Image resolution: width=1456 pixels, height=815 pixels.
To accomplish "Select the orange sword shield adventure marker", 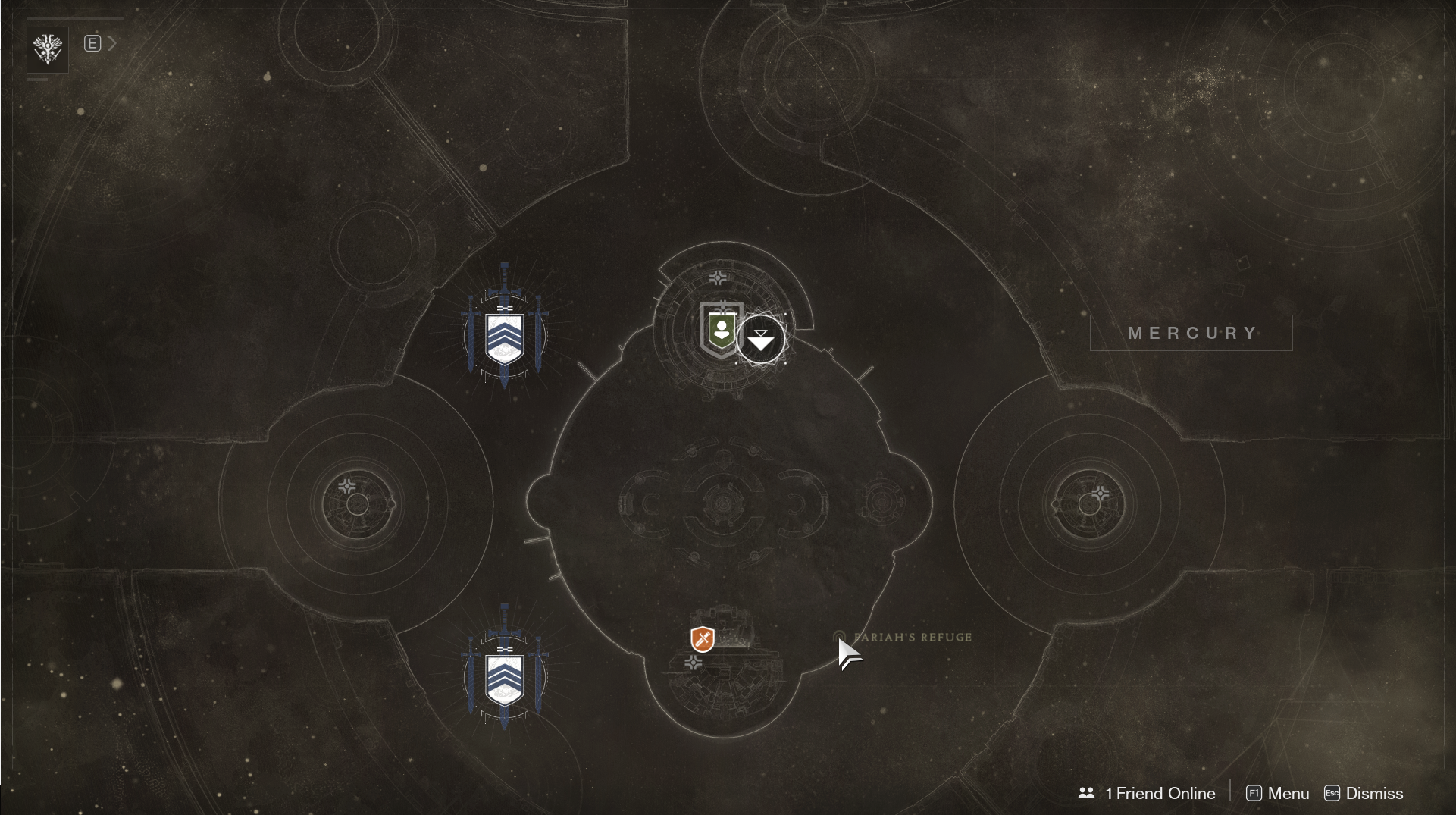I will point(703,638).
